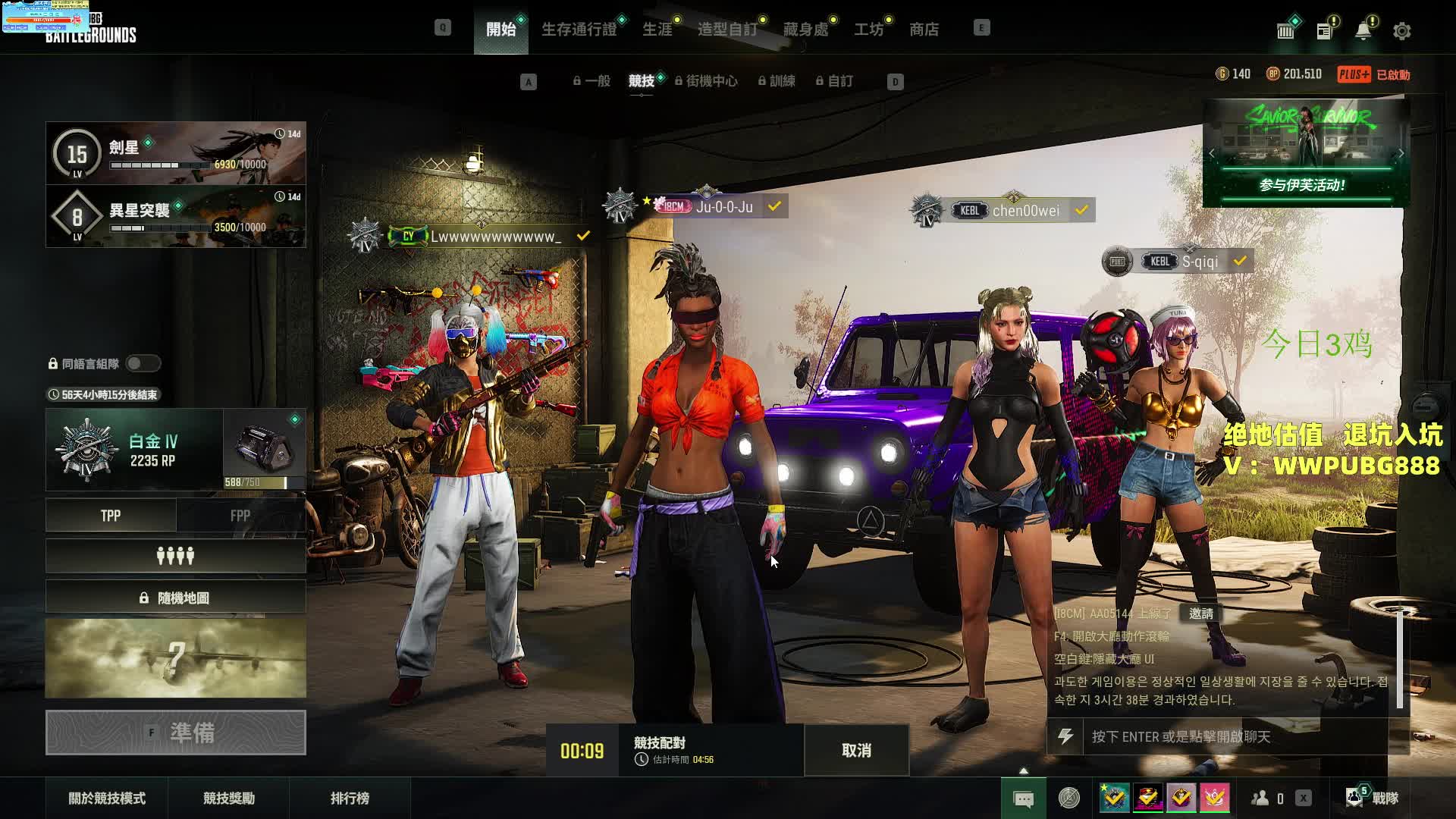1456x819 pixels.
Task: Click the chat input field
Action: pos(1236,736)
